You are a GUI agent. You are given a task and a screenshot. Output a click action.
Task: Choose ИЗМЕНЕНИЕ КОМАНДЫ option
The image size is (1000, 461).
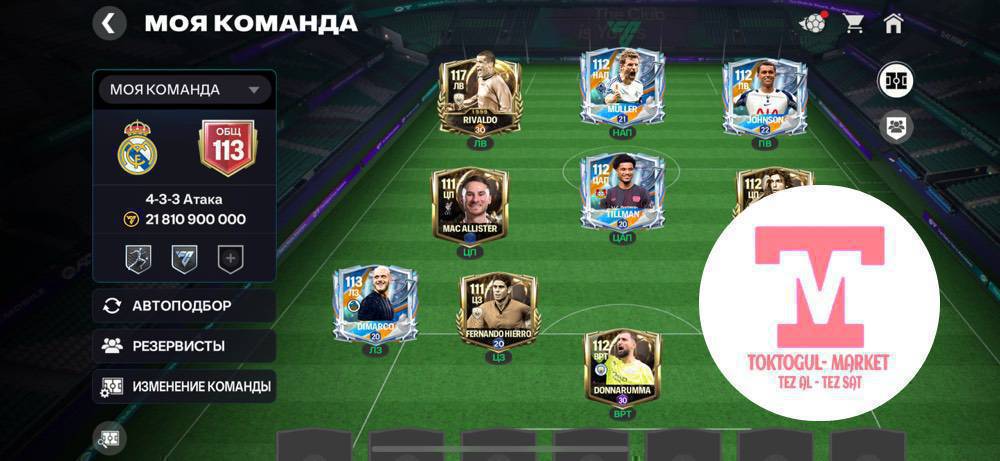[184, 386]
